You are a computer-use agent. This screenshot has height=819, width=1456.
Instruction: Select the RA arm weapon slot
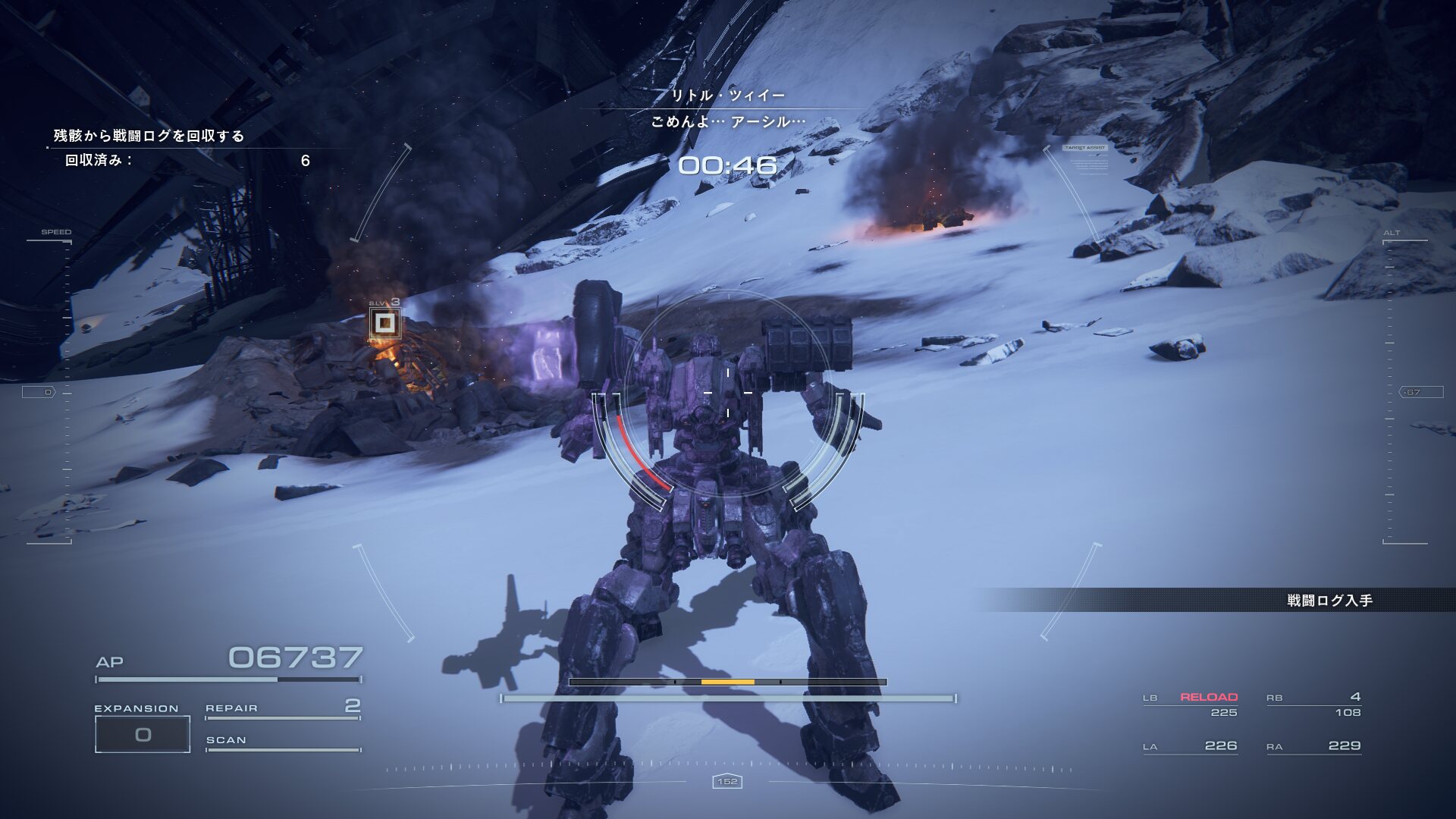1313,746
